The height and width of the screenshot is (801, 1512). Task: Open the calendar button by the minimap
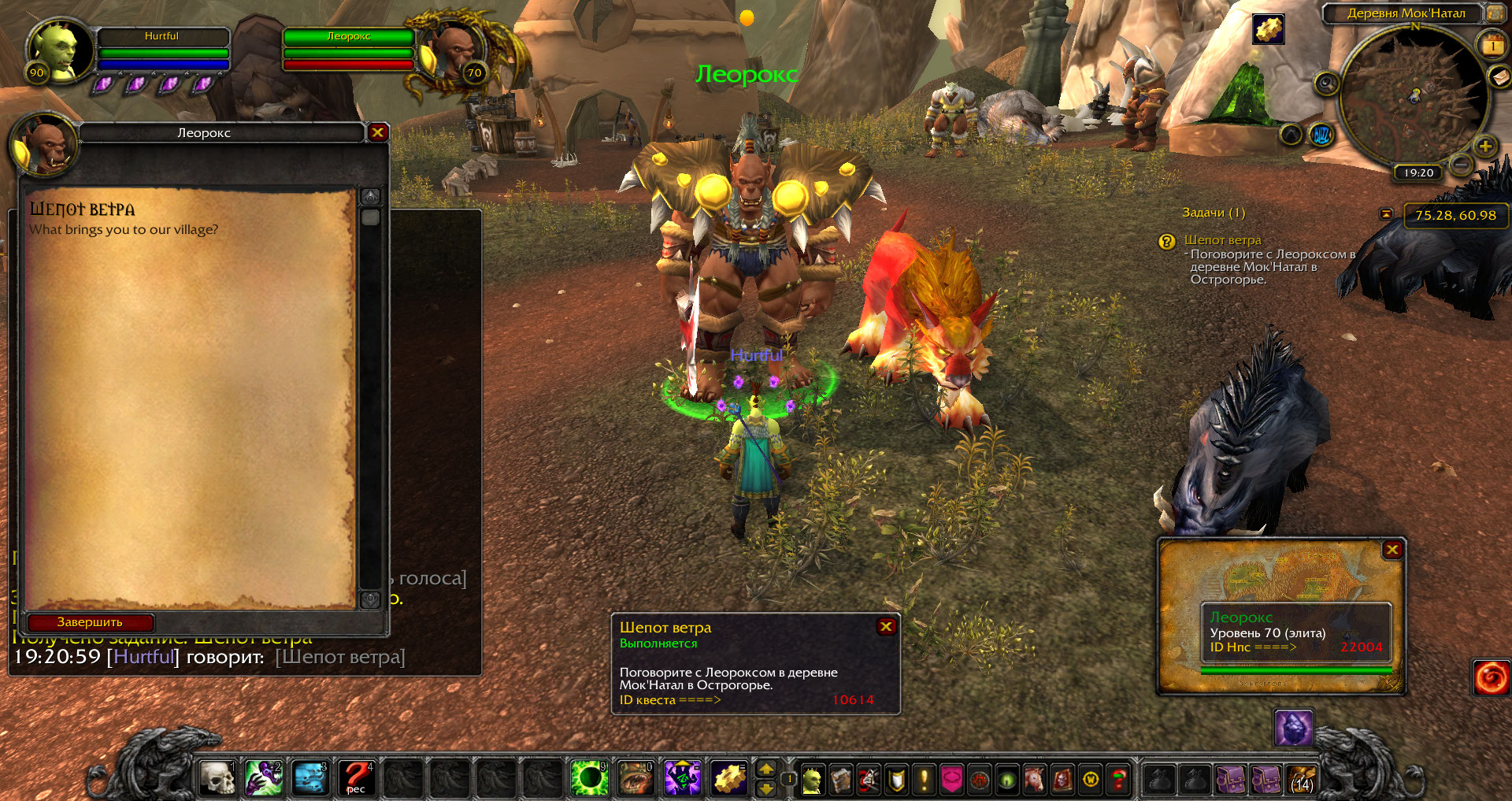1492,45
